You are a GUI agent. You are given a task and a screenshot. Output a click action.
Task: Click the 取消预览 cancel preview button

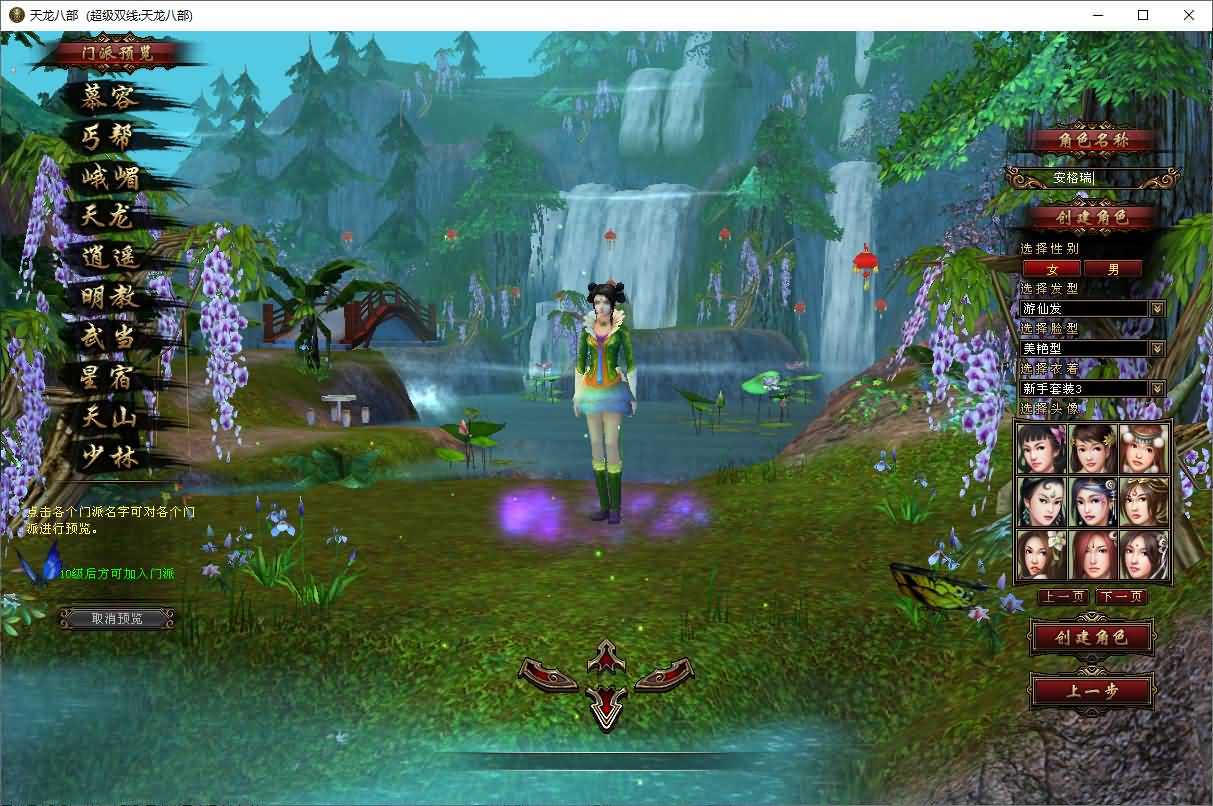pyautogui.click(x=117, y=618)
